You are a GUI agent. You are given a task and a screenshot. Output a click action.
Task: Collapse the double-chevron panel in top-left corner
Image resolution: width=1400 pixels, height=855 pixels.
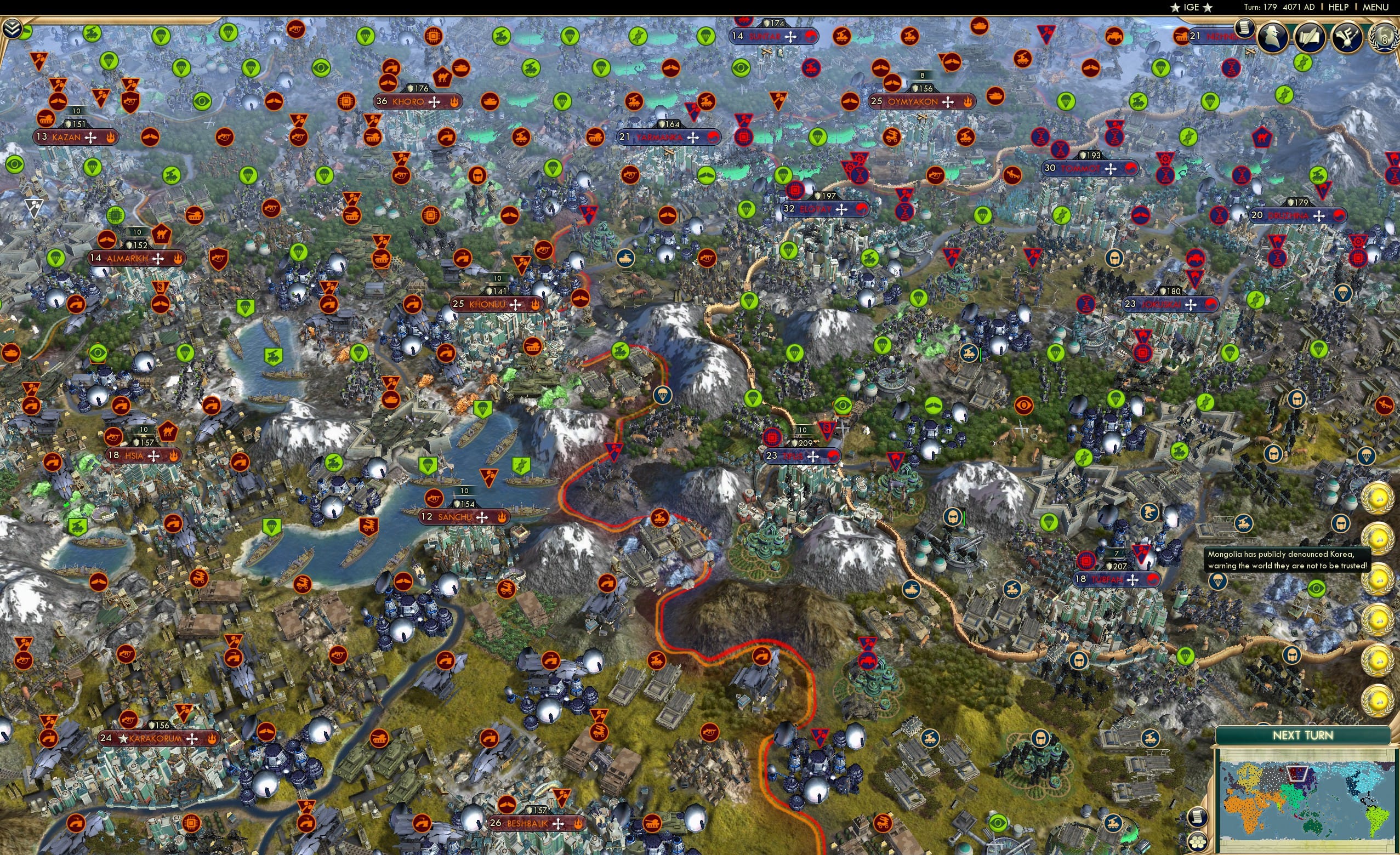pyautogui.click(x=13, y=29)
